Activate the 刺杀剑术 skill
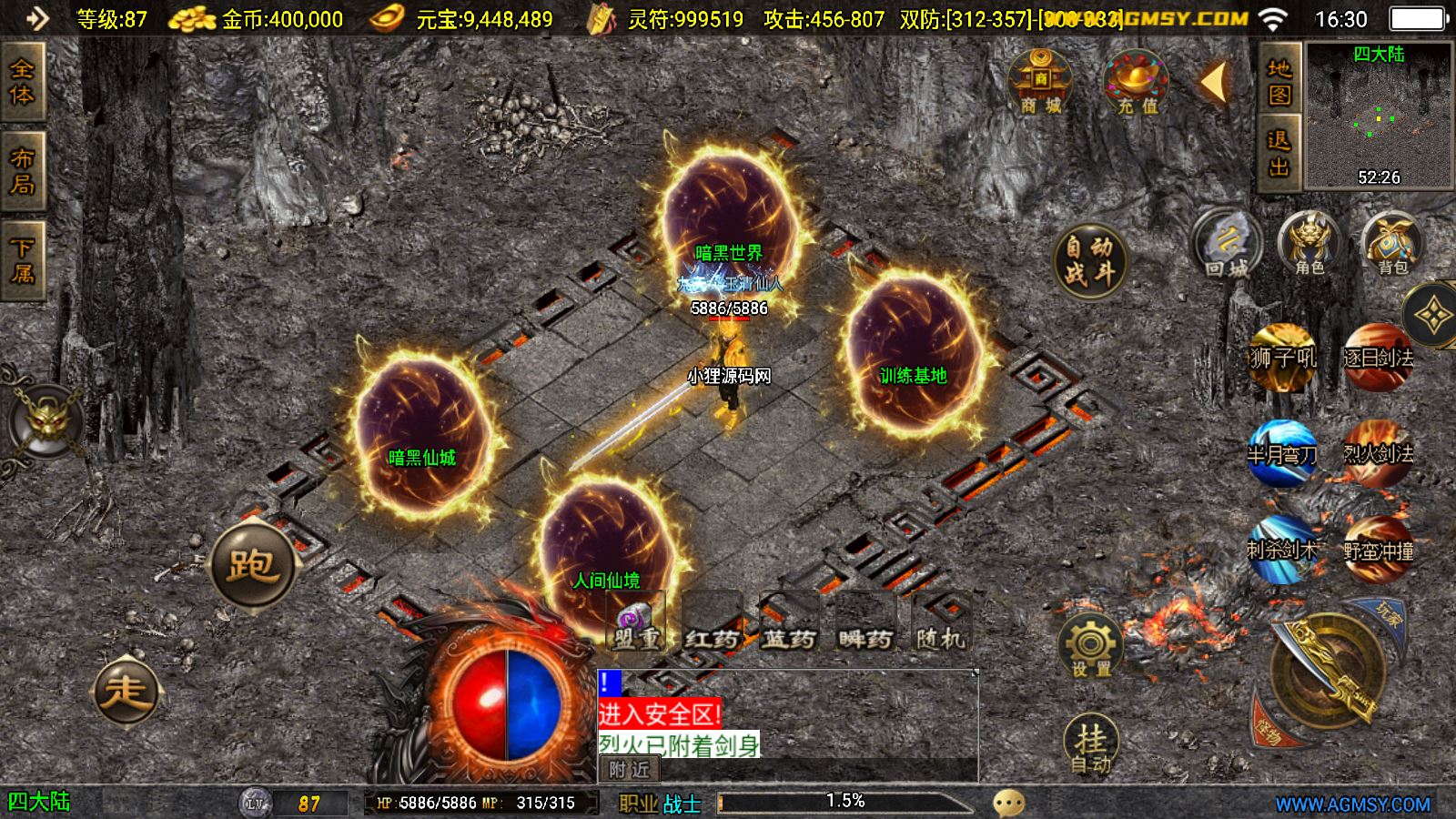This screenshot has height=819, width=1456. (1282, 549)
